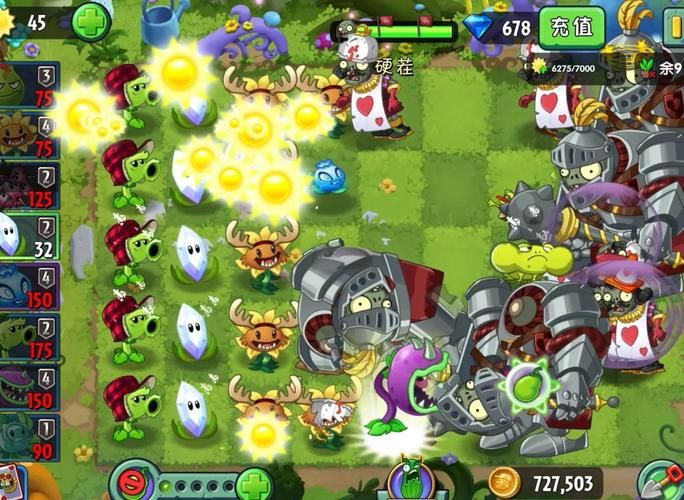Select the sunflower seed packet costing 75
This screenshot has height=500, width=684.
[28, 137]
